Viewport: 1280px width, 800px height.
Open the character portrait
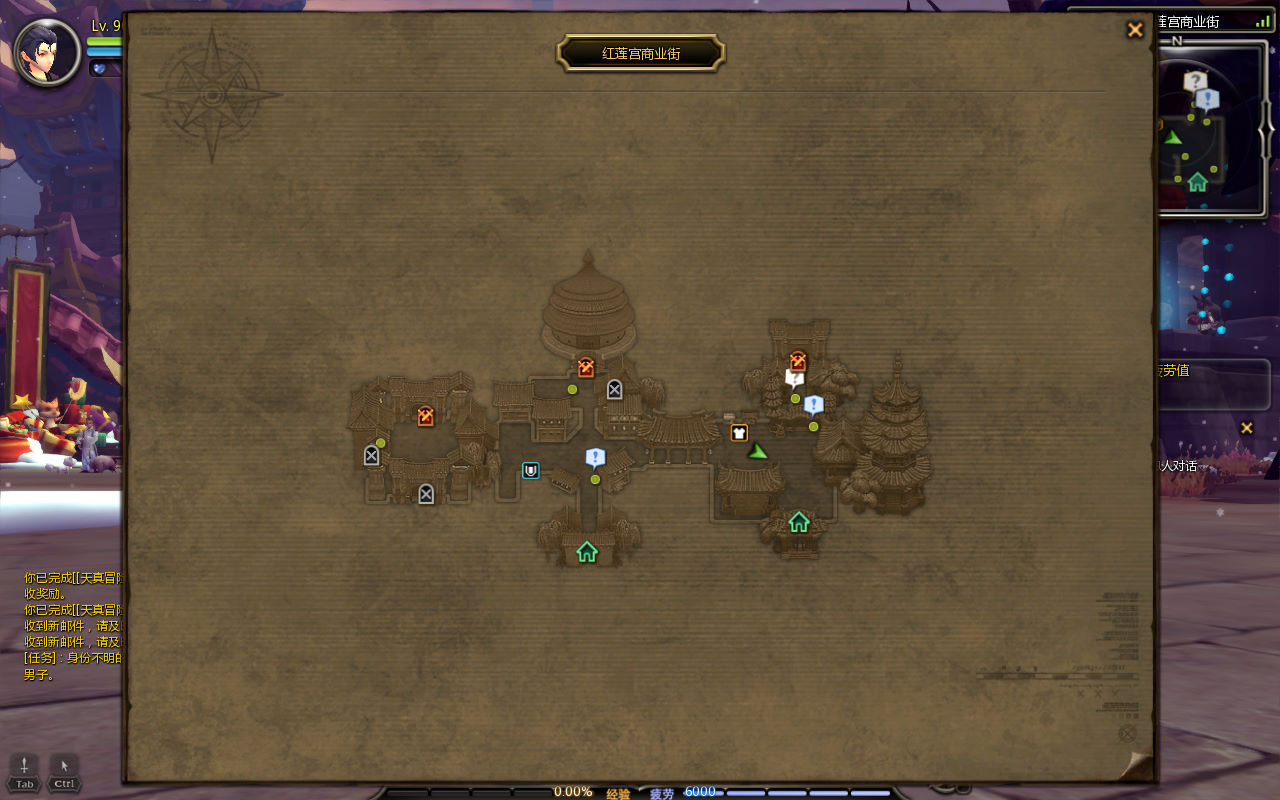coord(48,52)
